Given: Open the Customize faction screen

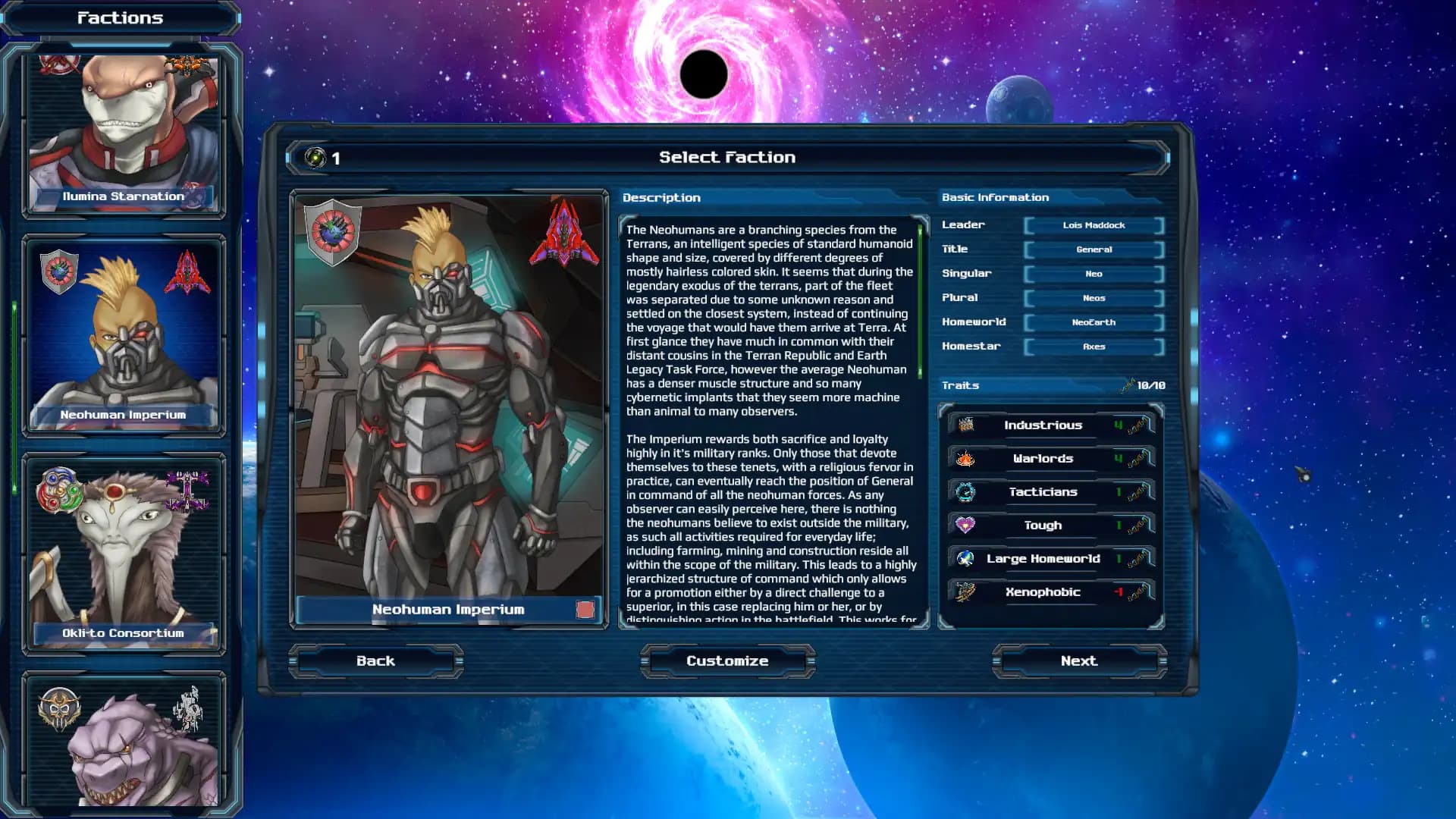Looking at the screenshot, I should point(727,661).
